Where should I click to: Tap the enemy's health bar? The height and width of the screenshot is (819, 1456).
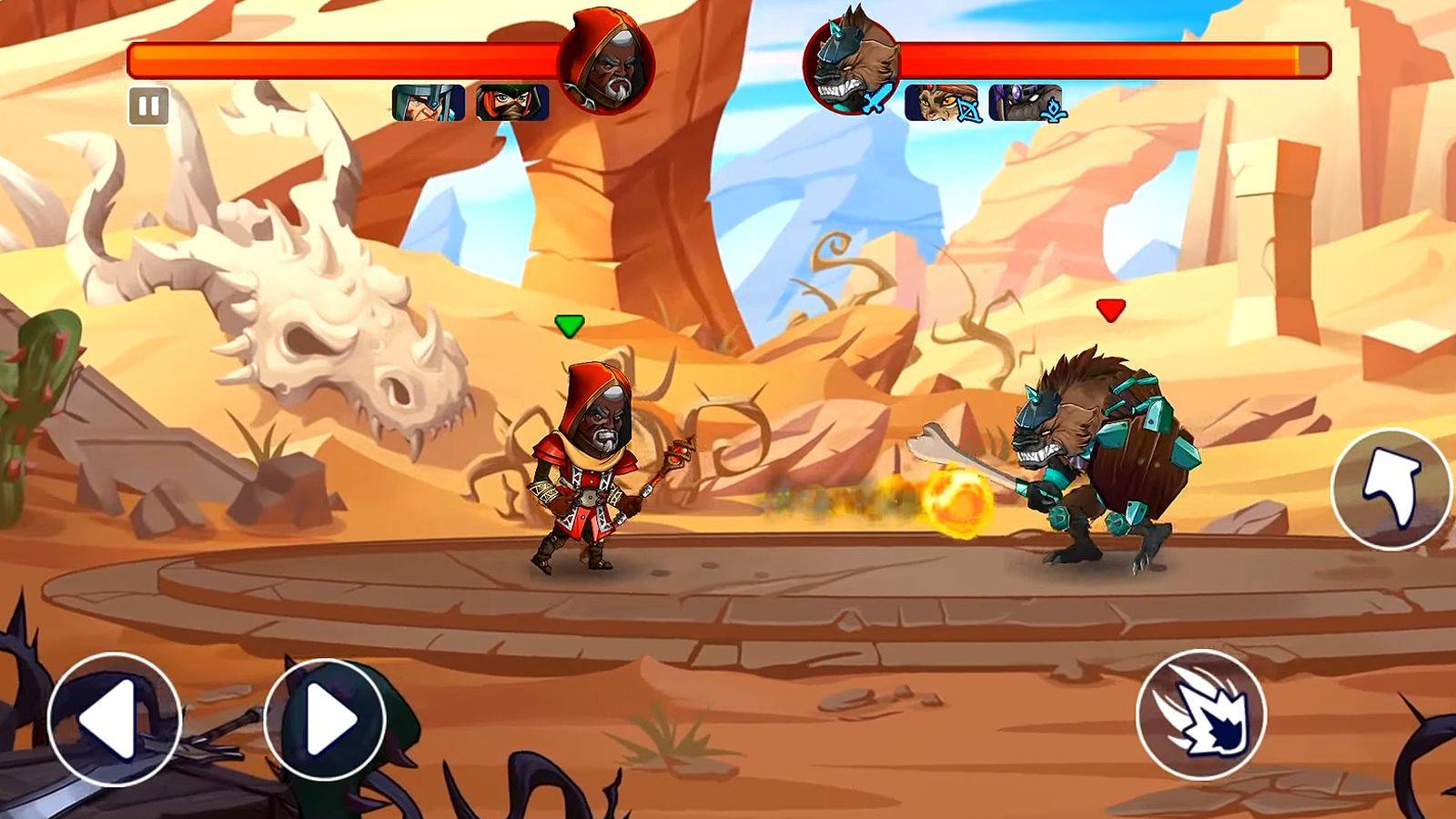tap(1119, 56)
